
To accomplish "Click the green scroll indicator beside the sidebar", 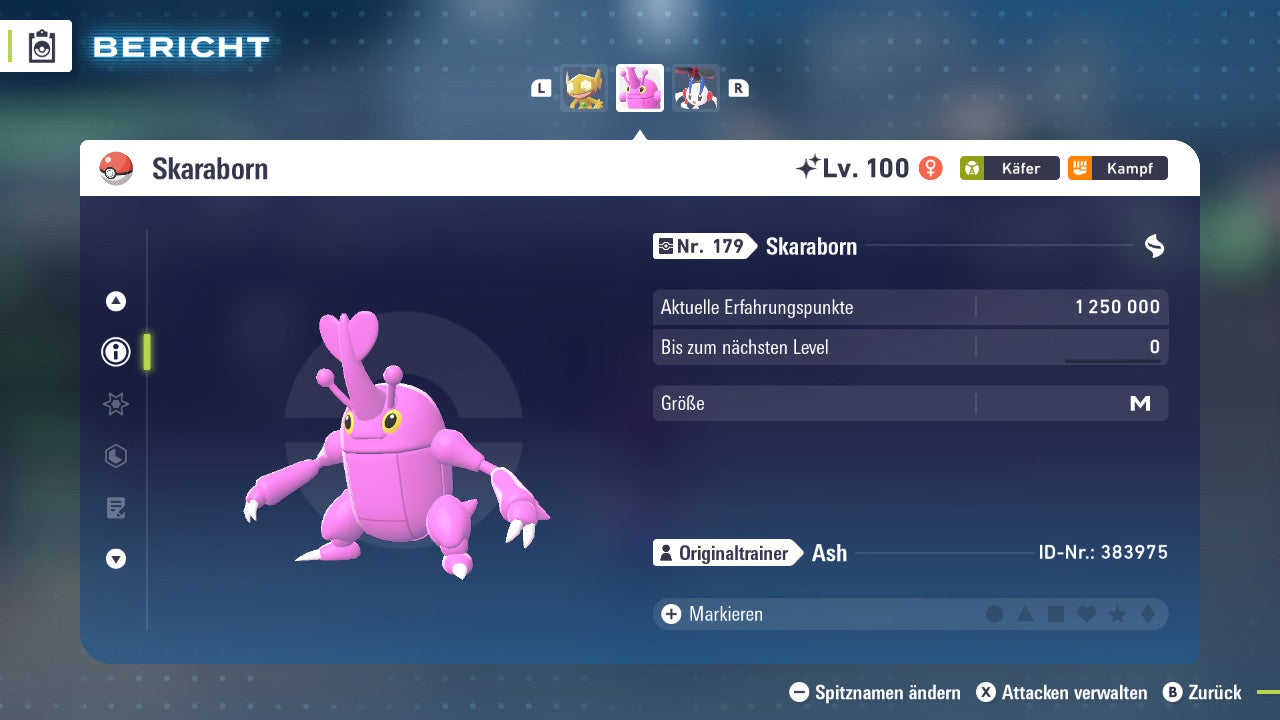I will pyautogui.click(x=144, y=352).
